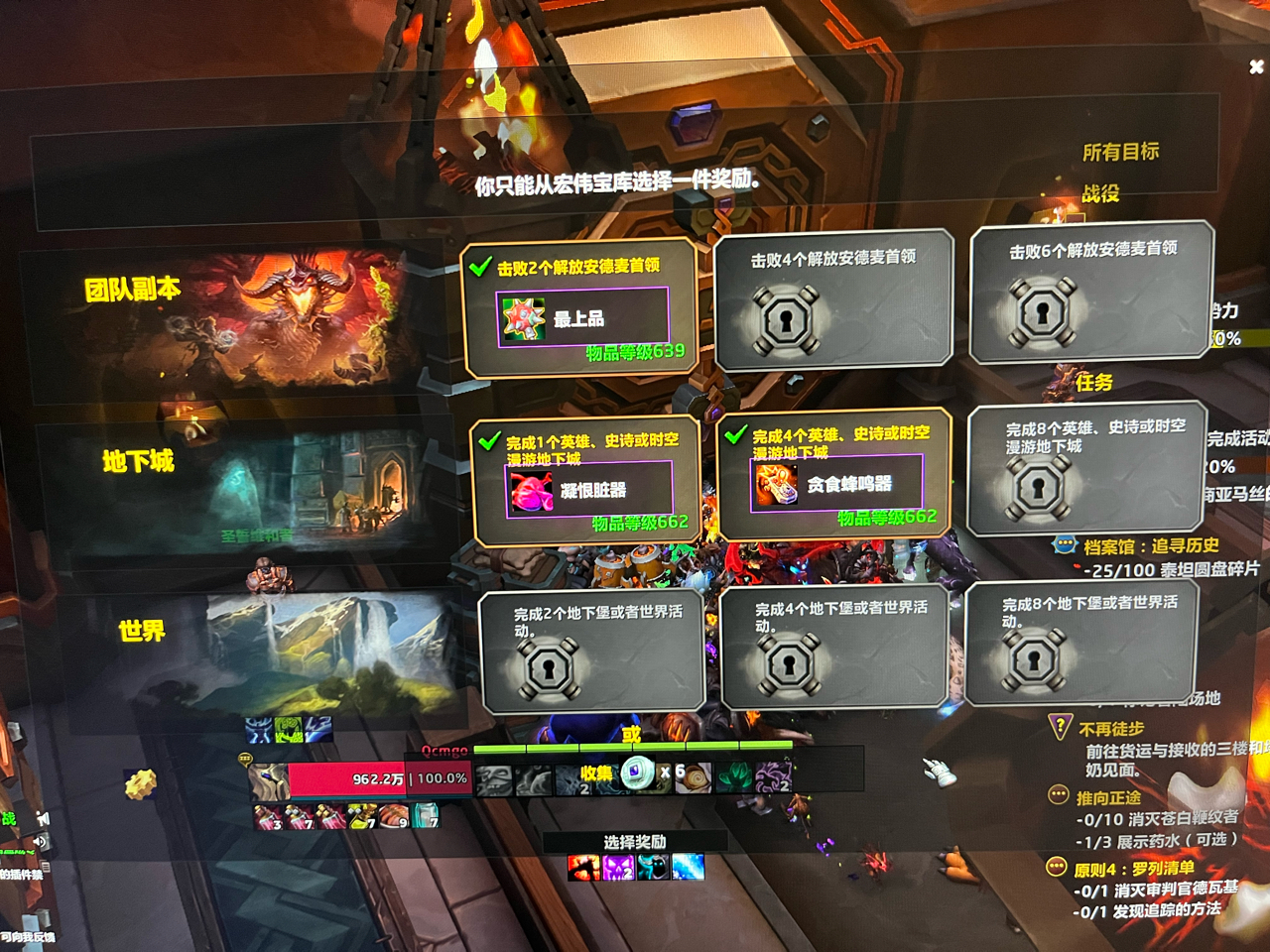Choose the 凝恨脏器 dungeon reward

pos(589,490)
